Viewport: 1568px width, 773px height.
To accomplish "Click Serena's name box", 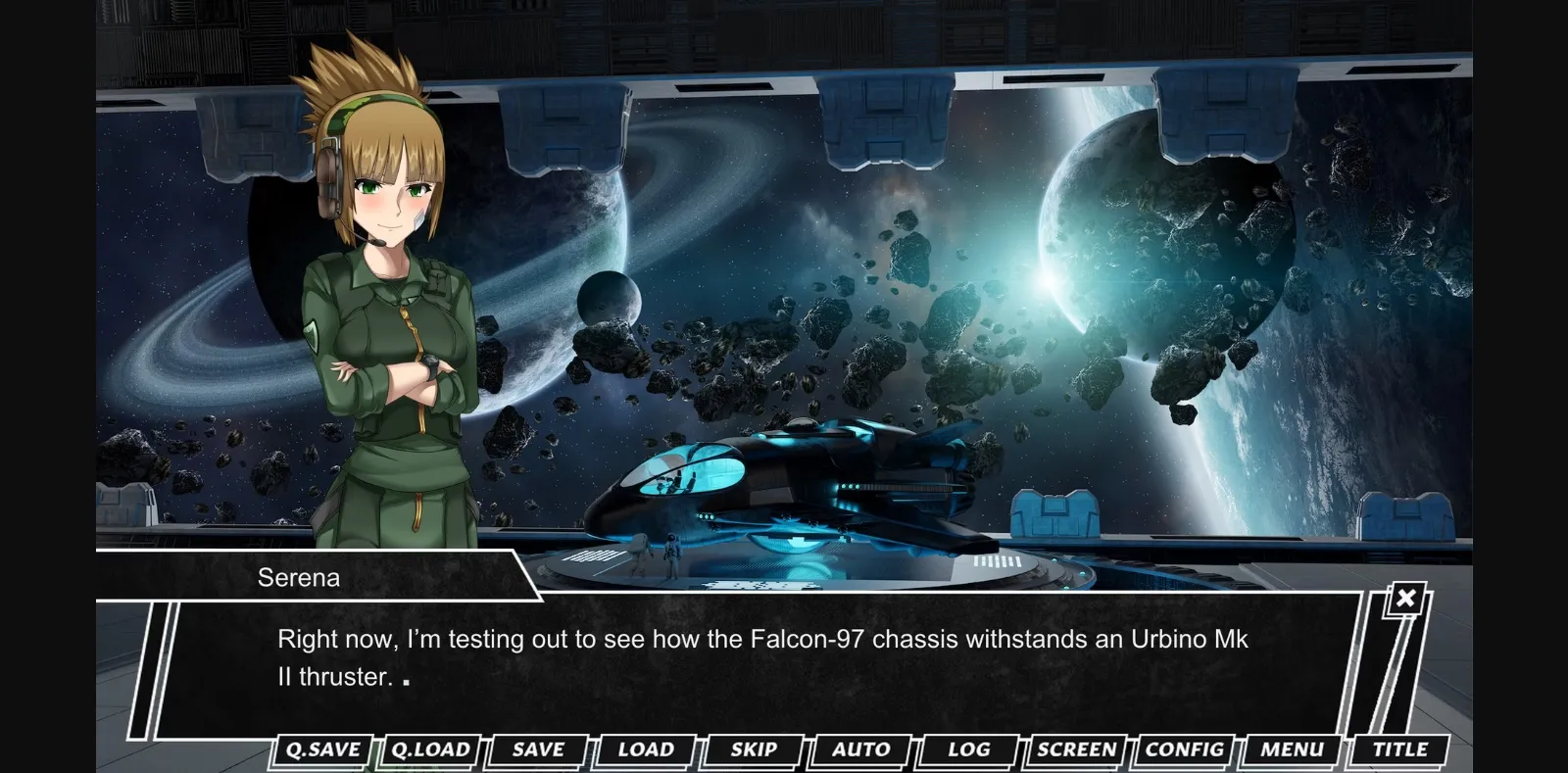I will 300,577.
